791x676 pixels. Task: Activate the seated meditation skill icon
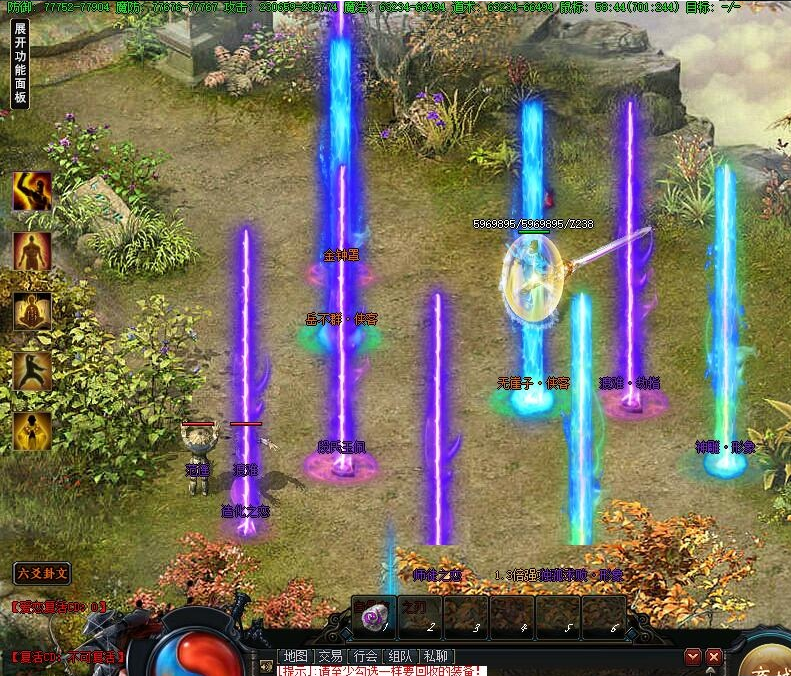(32, 311)
